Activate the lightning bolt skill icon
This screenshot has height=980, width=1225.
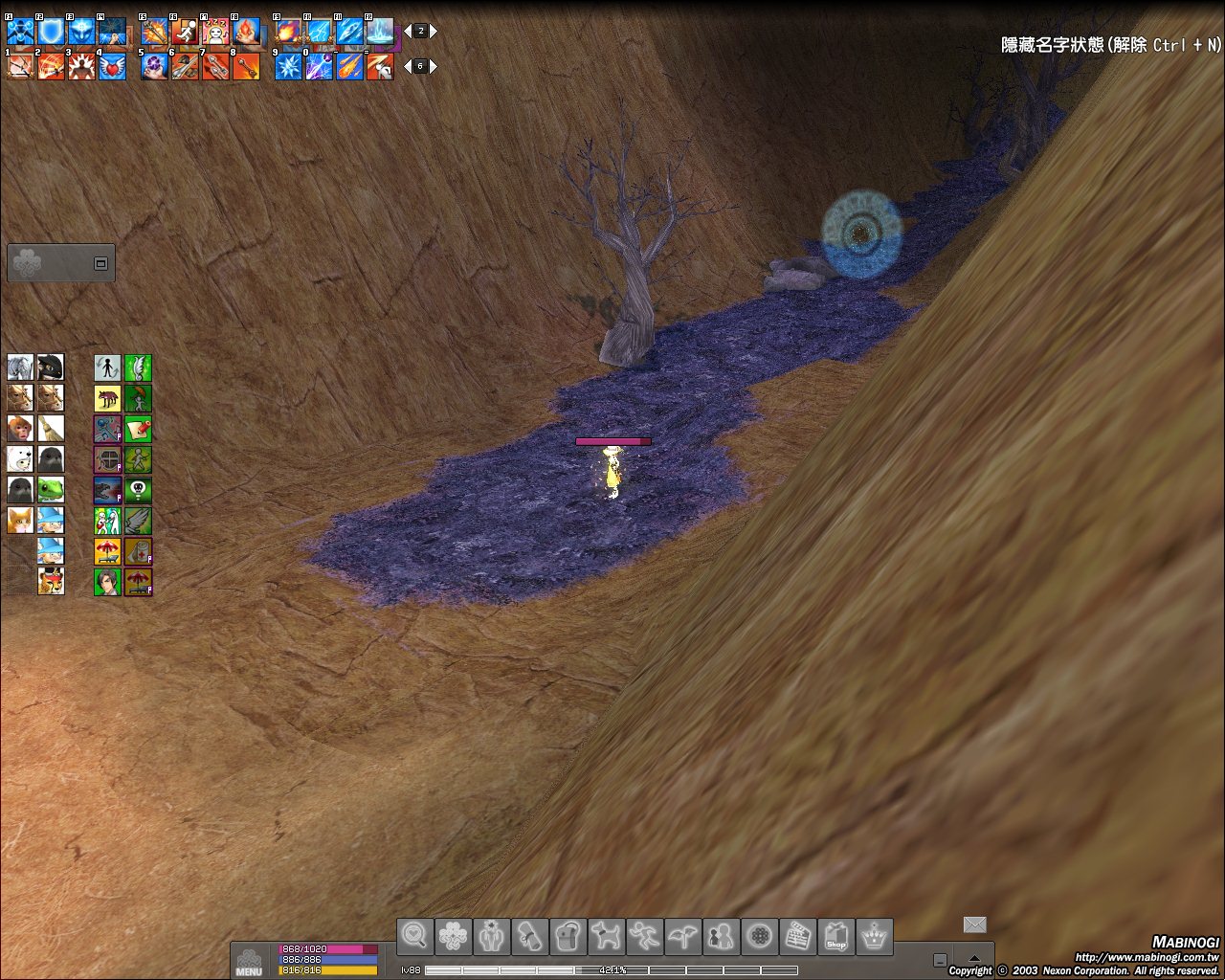point(319,33)
